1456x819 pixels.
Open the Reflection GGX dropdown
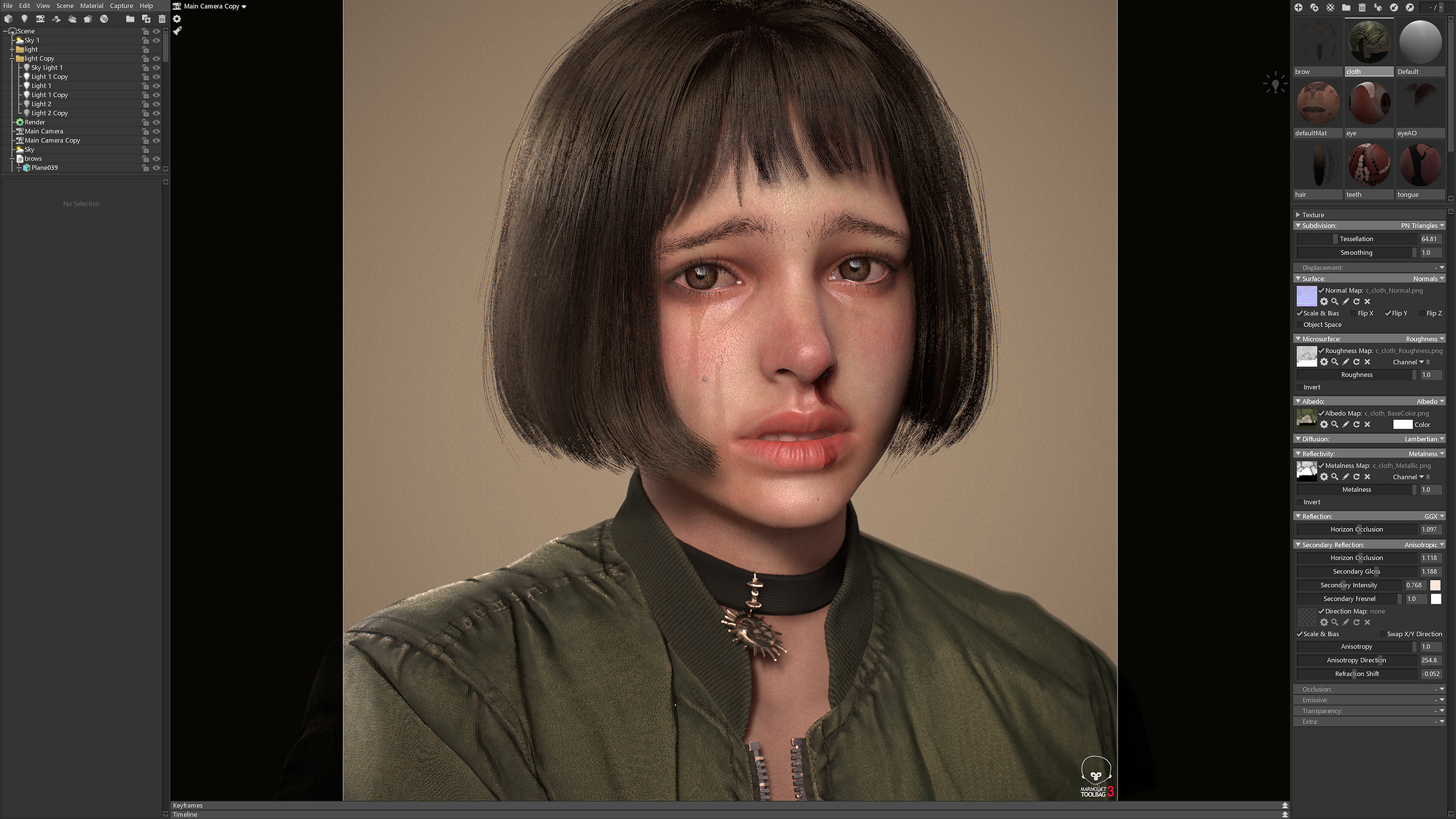tap(1434, 516)
